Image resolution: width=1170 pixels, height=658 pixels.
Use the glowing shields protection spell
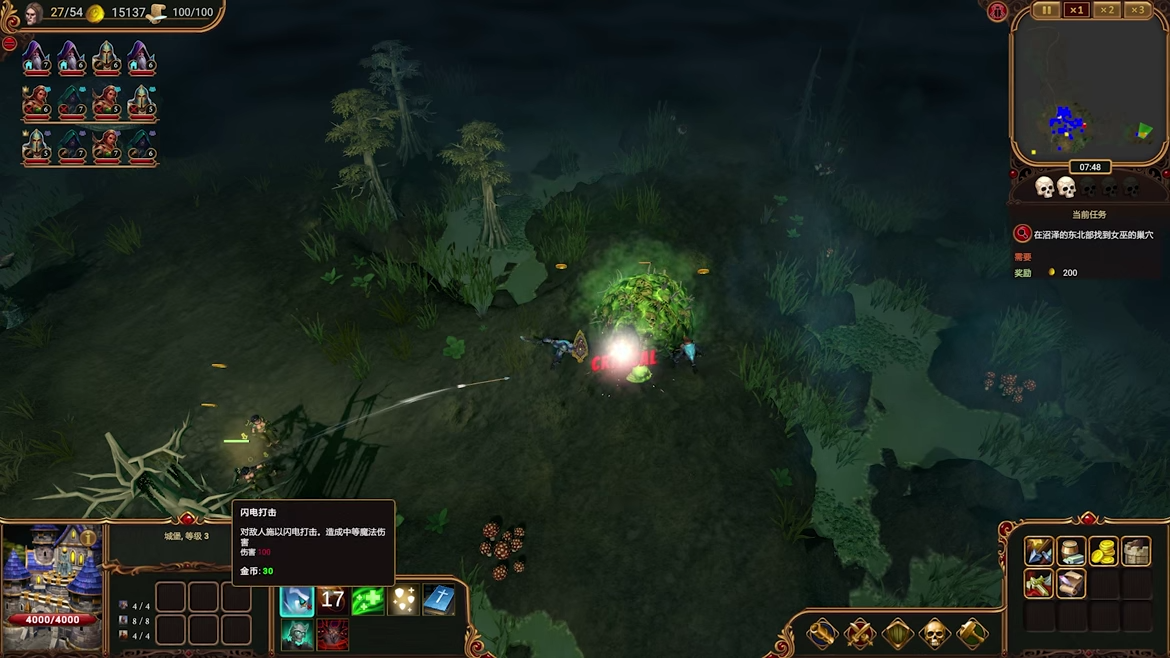pyautogui.click(x=404, y=600)
